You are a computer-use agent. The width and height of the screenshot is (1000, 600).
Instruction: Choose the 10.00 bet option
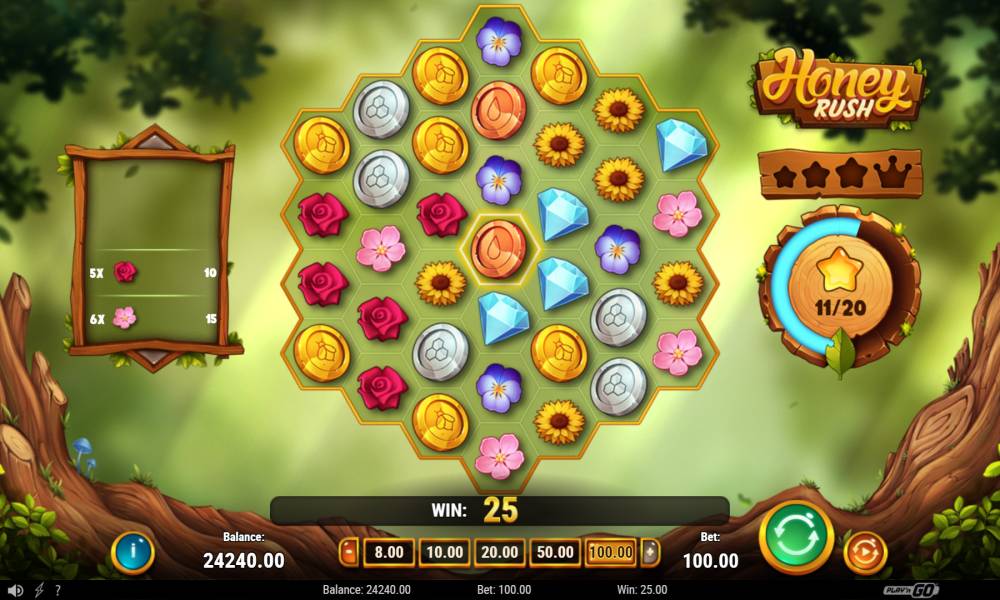tap(445, 551)
